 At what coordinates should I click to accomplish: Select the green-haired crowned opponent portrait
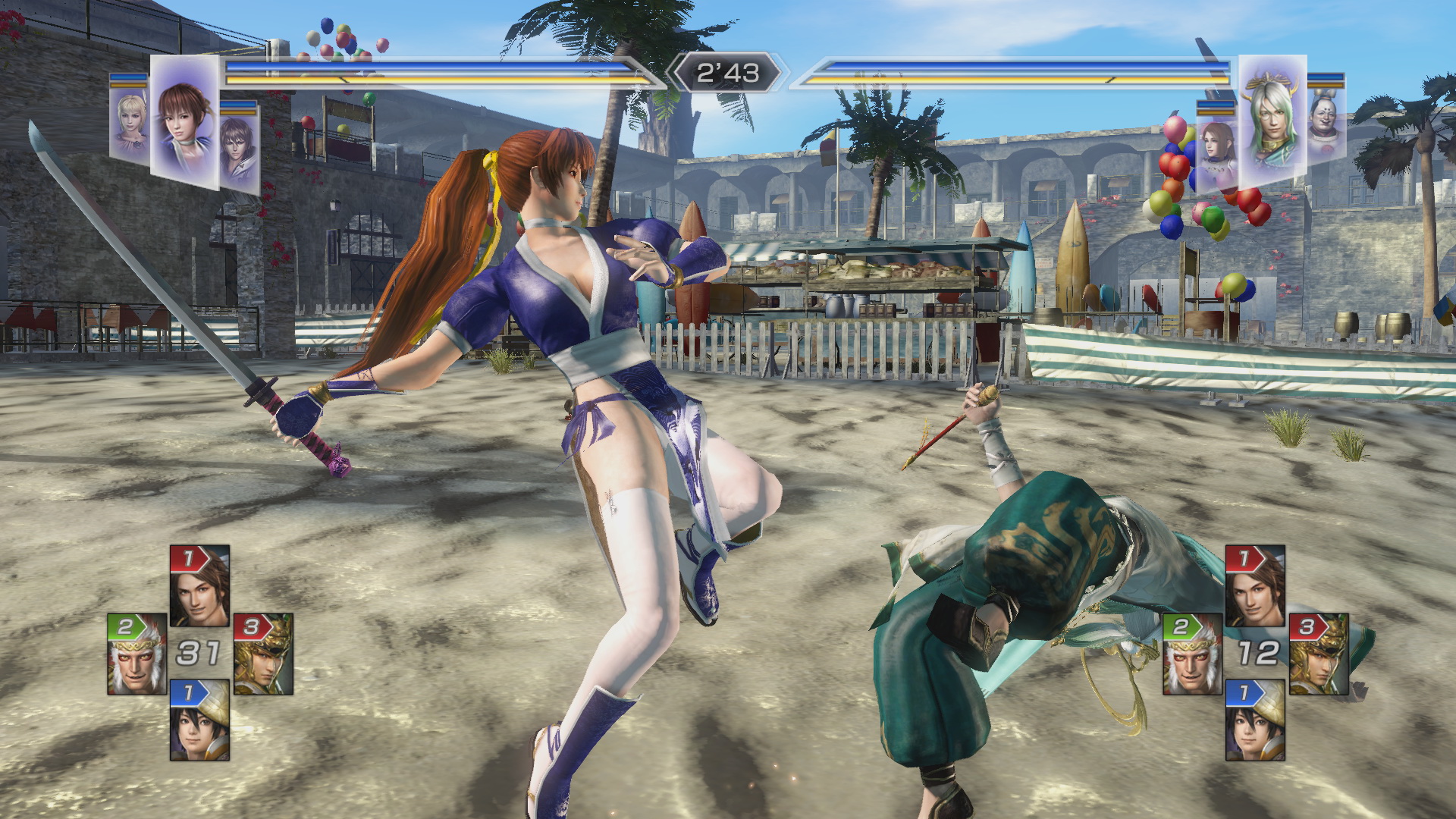click(x=1272, y=121)
